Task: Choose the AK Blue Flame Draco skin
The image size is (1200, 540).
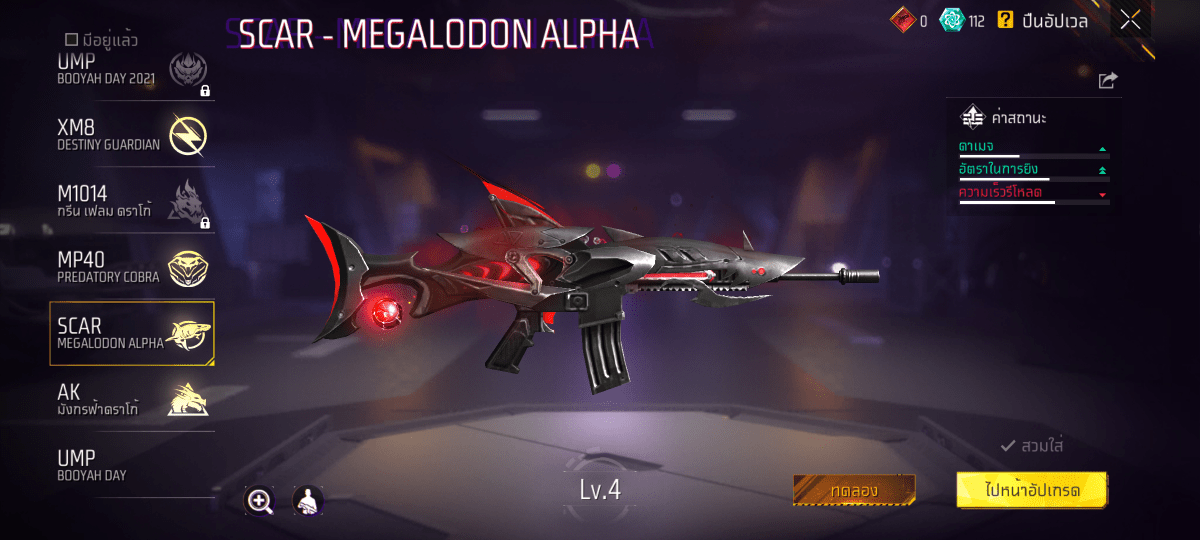Action: pyautogui.click(x=132, y=399)
